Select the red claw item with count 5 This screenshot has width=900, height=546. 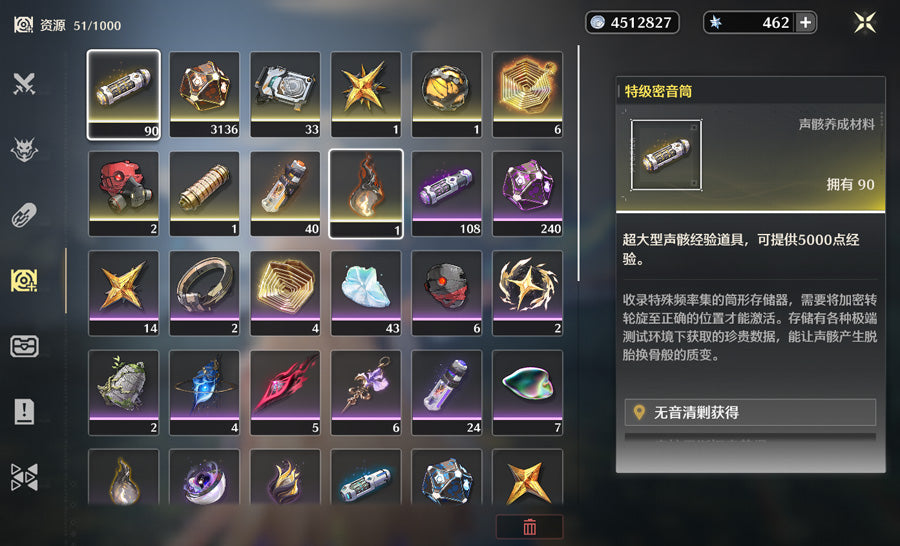pos(285,392)
